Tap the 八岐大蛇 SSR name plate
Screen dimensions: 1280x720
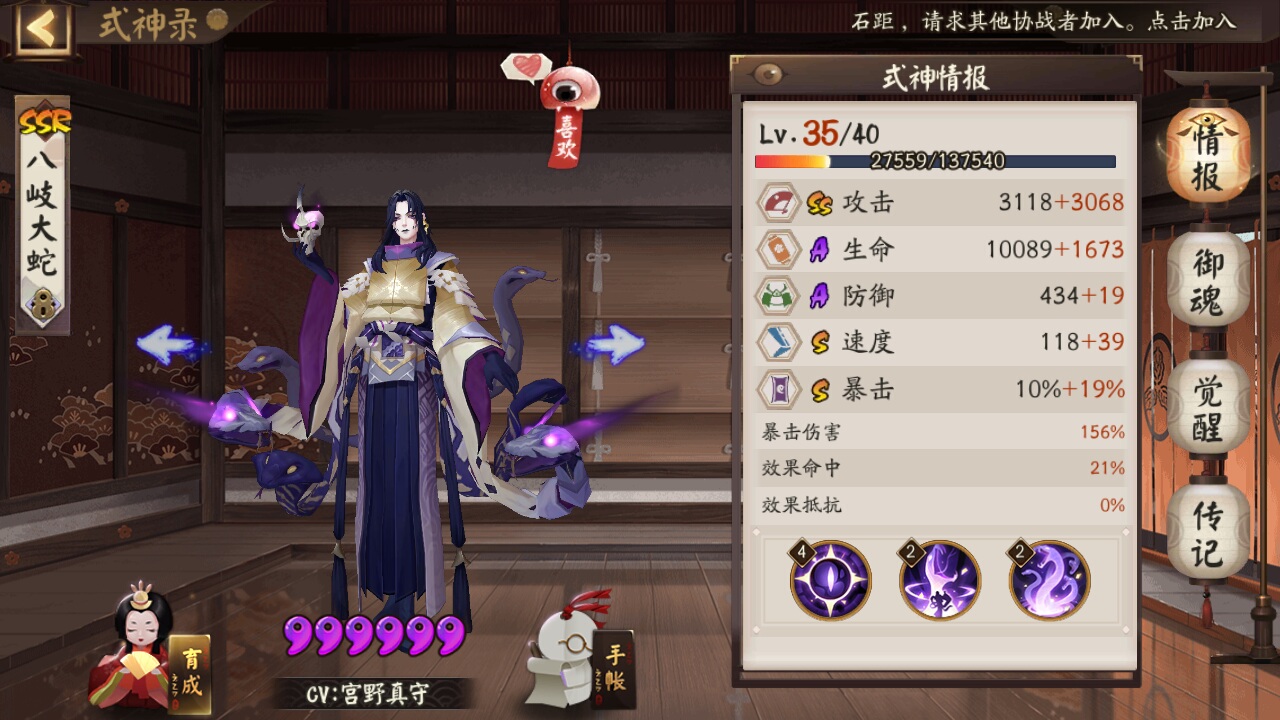42,215
